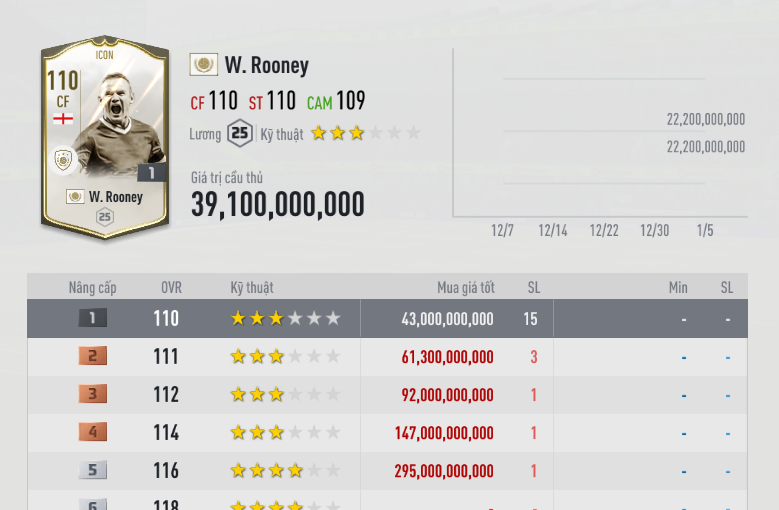Pick the 114 OVR upgrade row
Screen dimensions: 779x510
pyautogui.click(x=388, y=433)
